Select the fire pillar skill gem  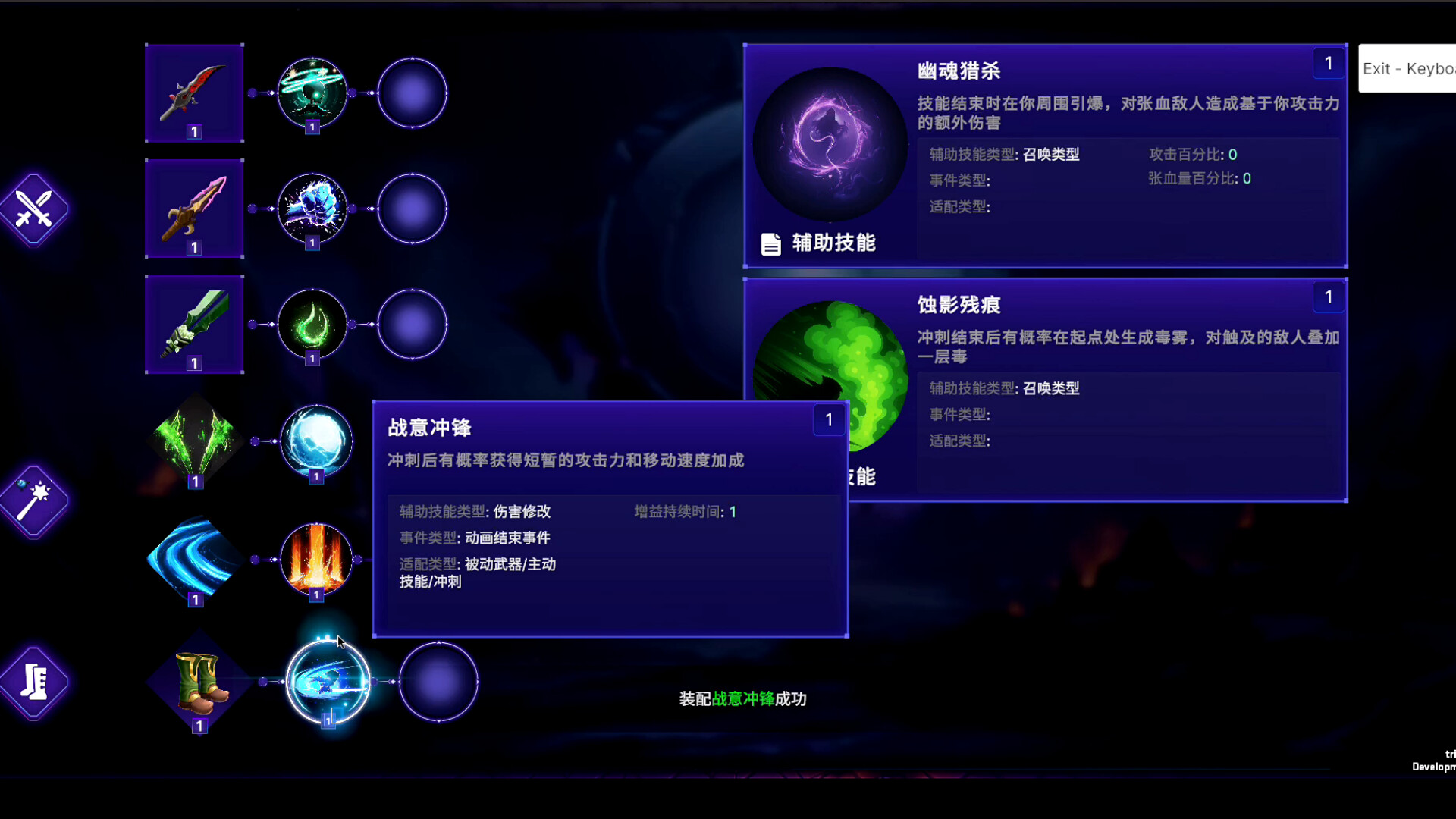pyautogui.click(x=316, y=561)
